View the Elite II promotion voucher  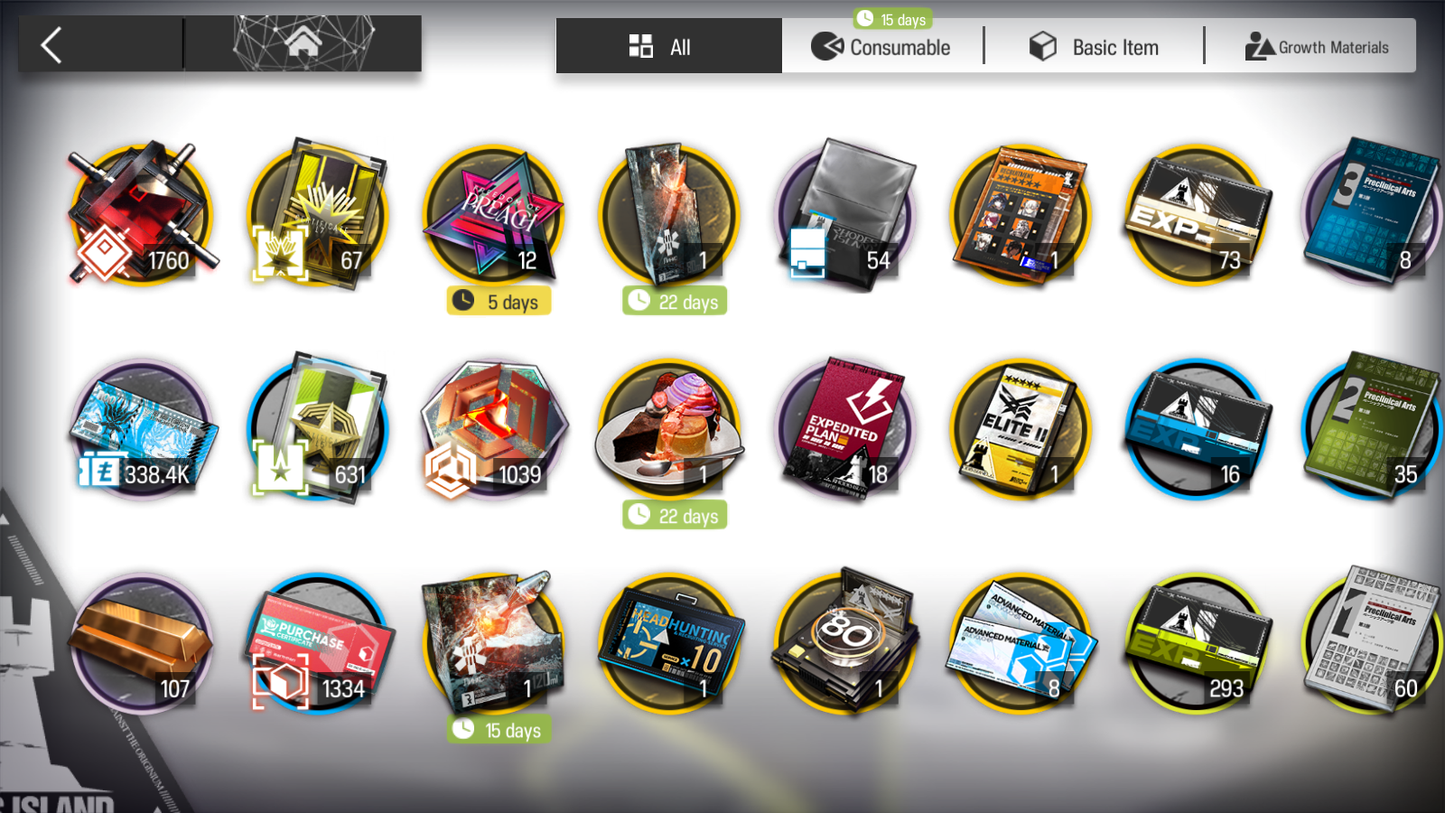[x=1020, y=430]
